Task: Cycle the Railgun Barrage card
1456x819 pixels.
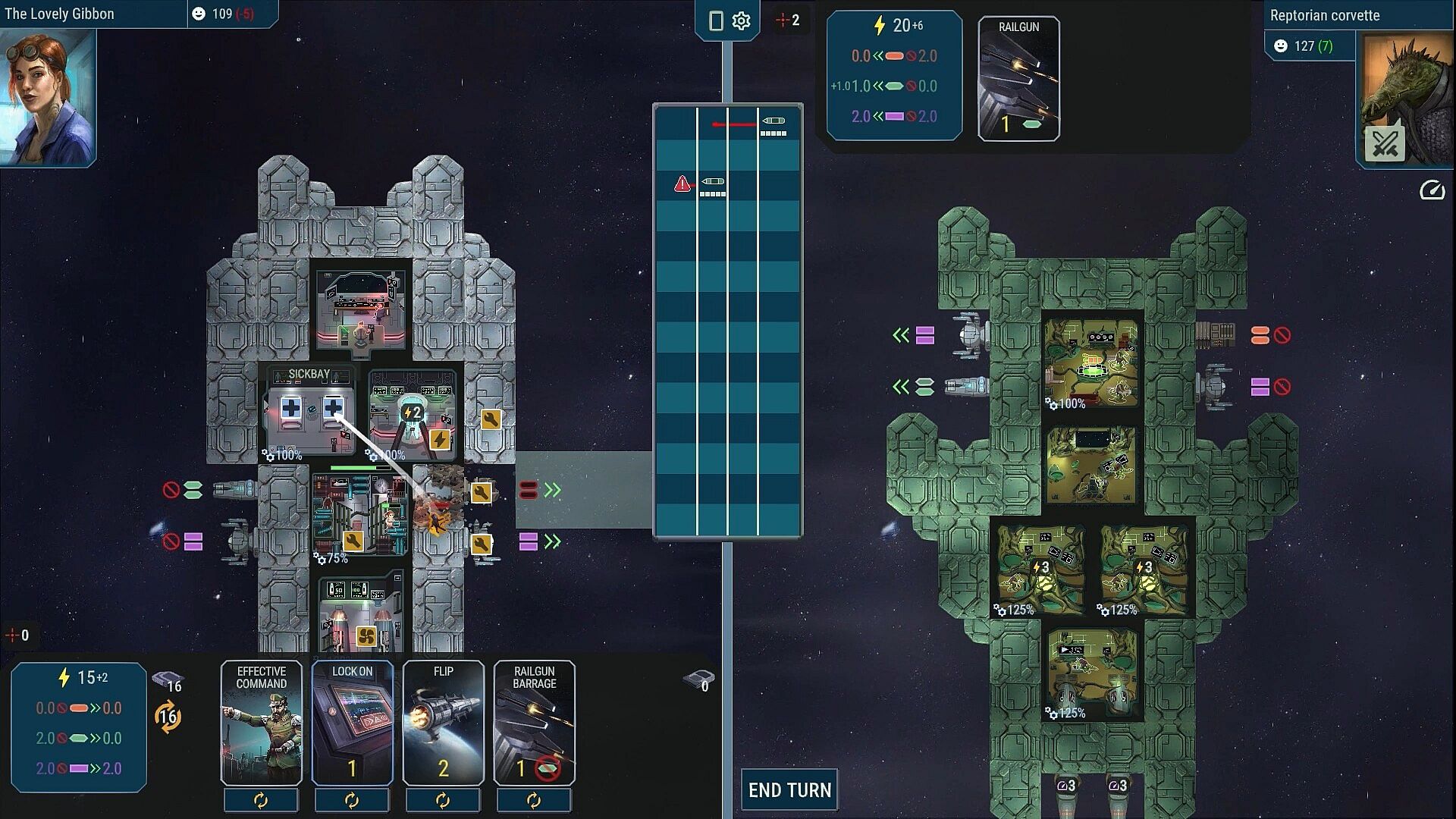Action: [x=534, y=801]
